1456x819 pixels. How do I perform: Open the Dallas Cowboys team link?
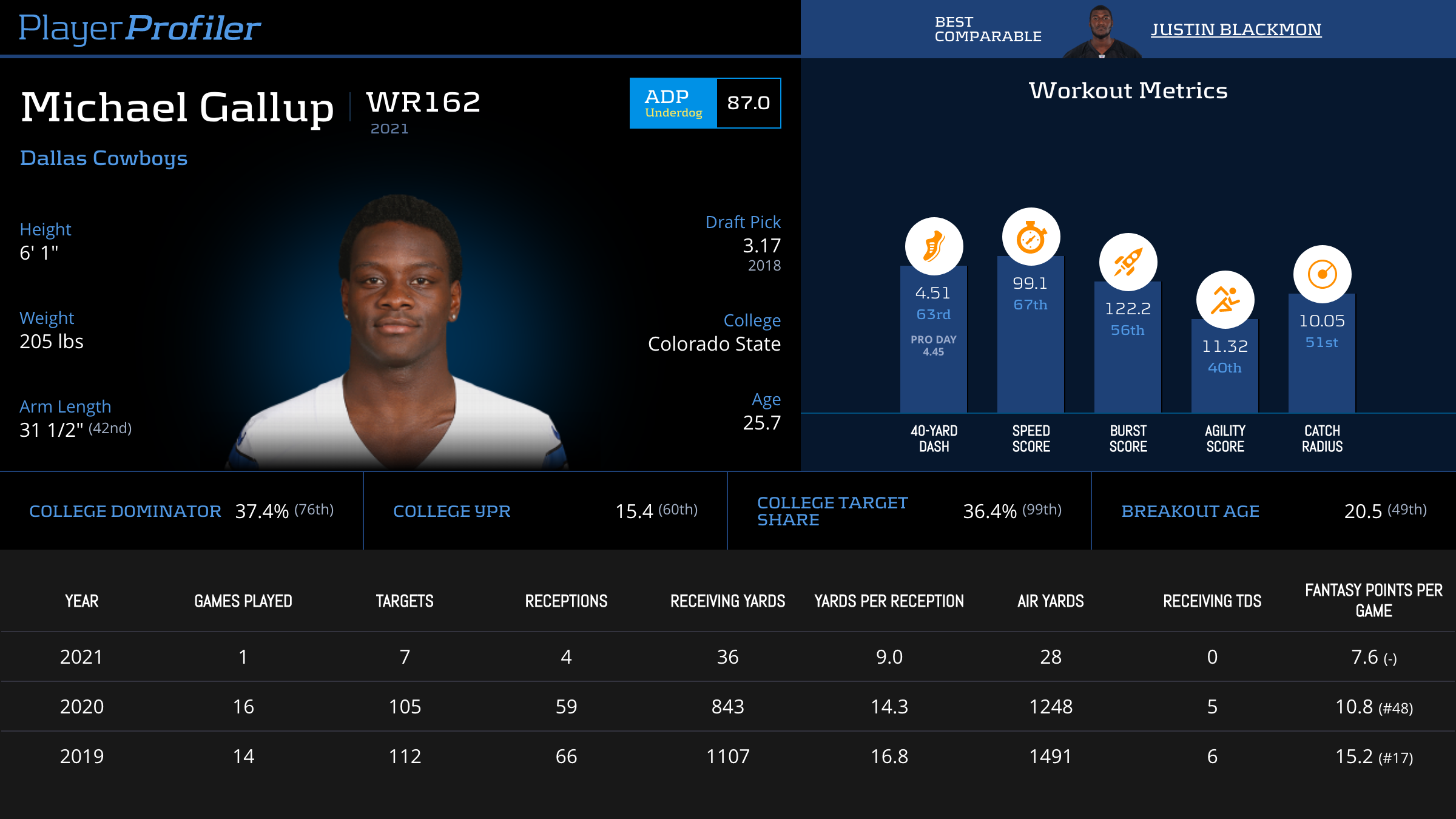pyautogui.click(x=104, y=158)
